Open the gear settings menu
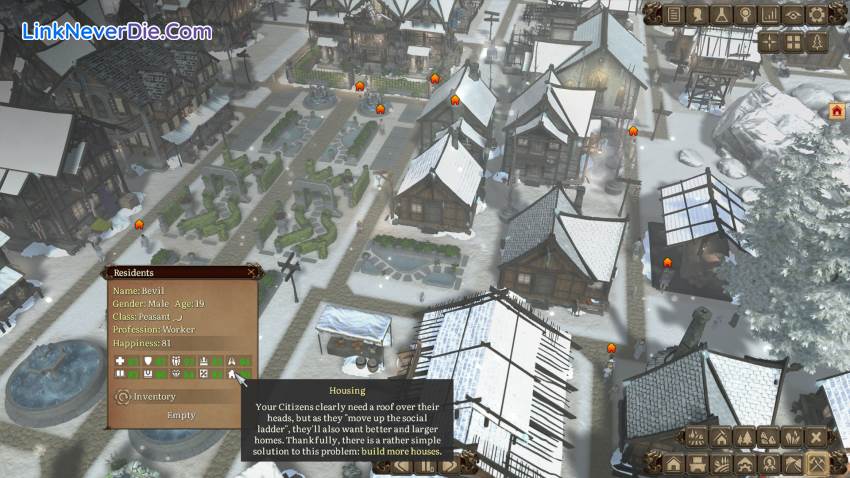 point(817,14)
